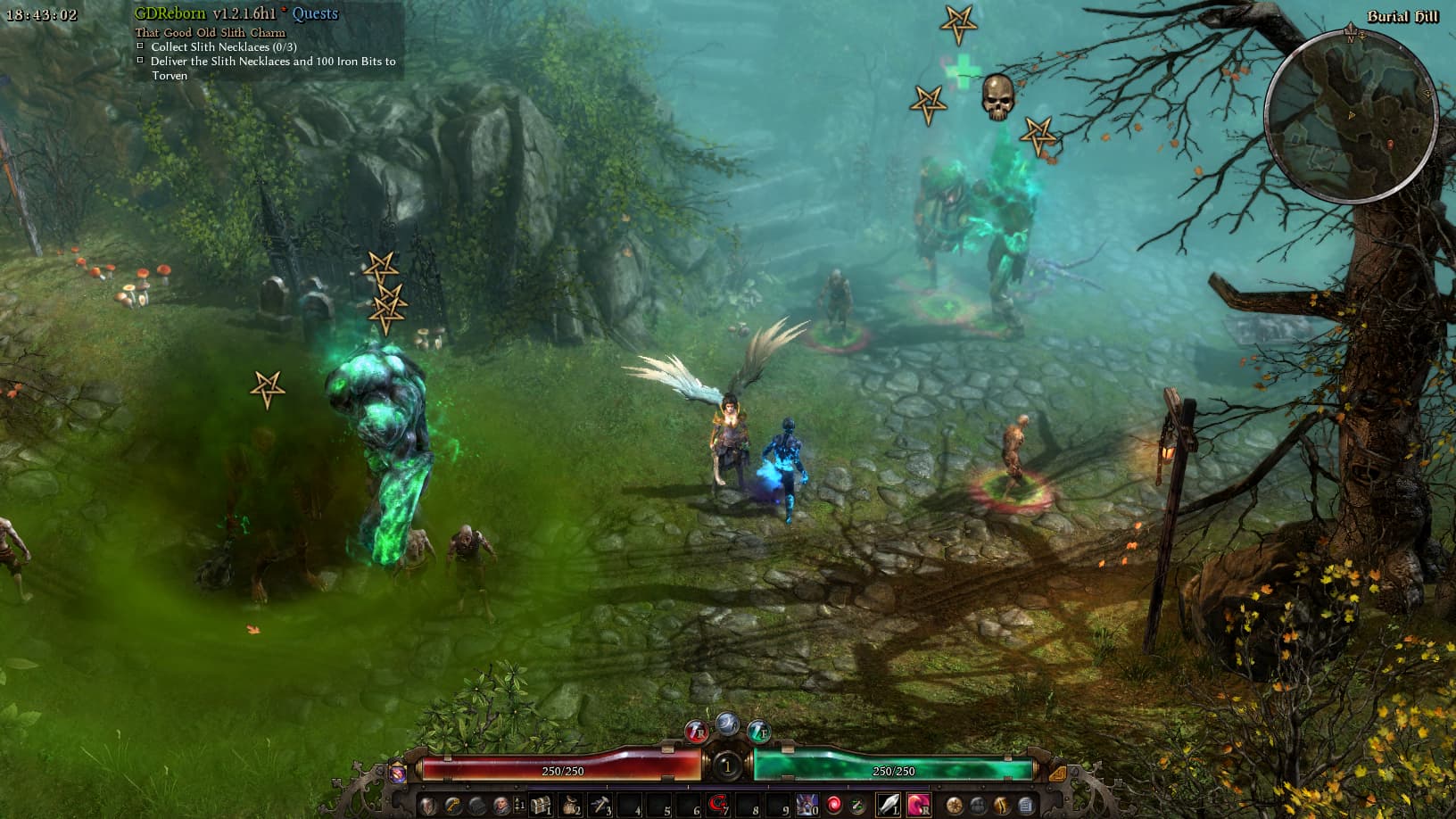Click the +1 level-up indicator near the portrait

[x=520, y=803]
